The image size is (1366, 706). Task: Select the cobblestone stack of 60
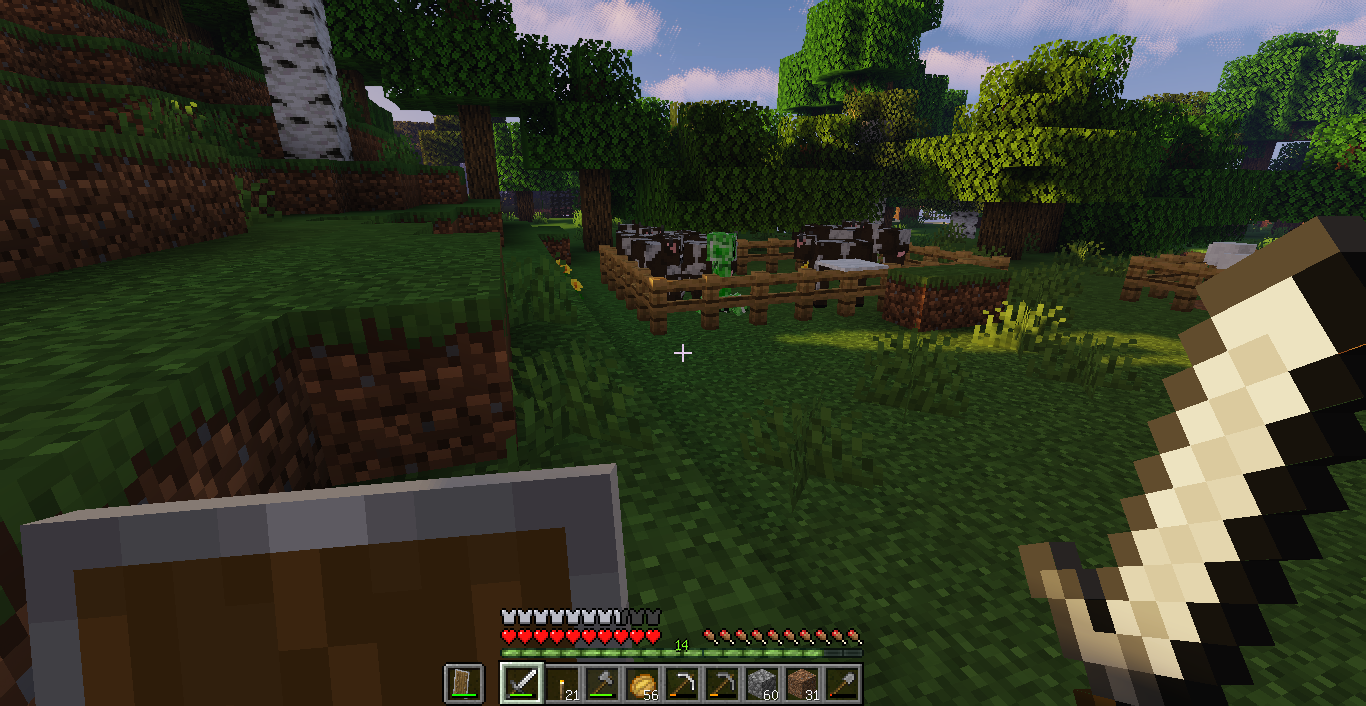[x=762, y=684]
